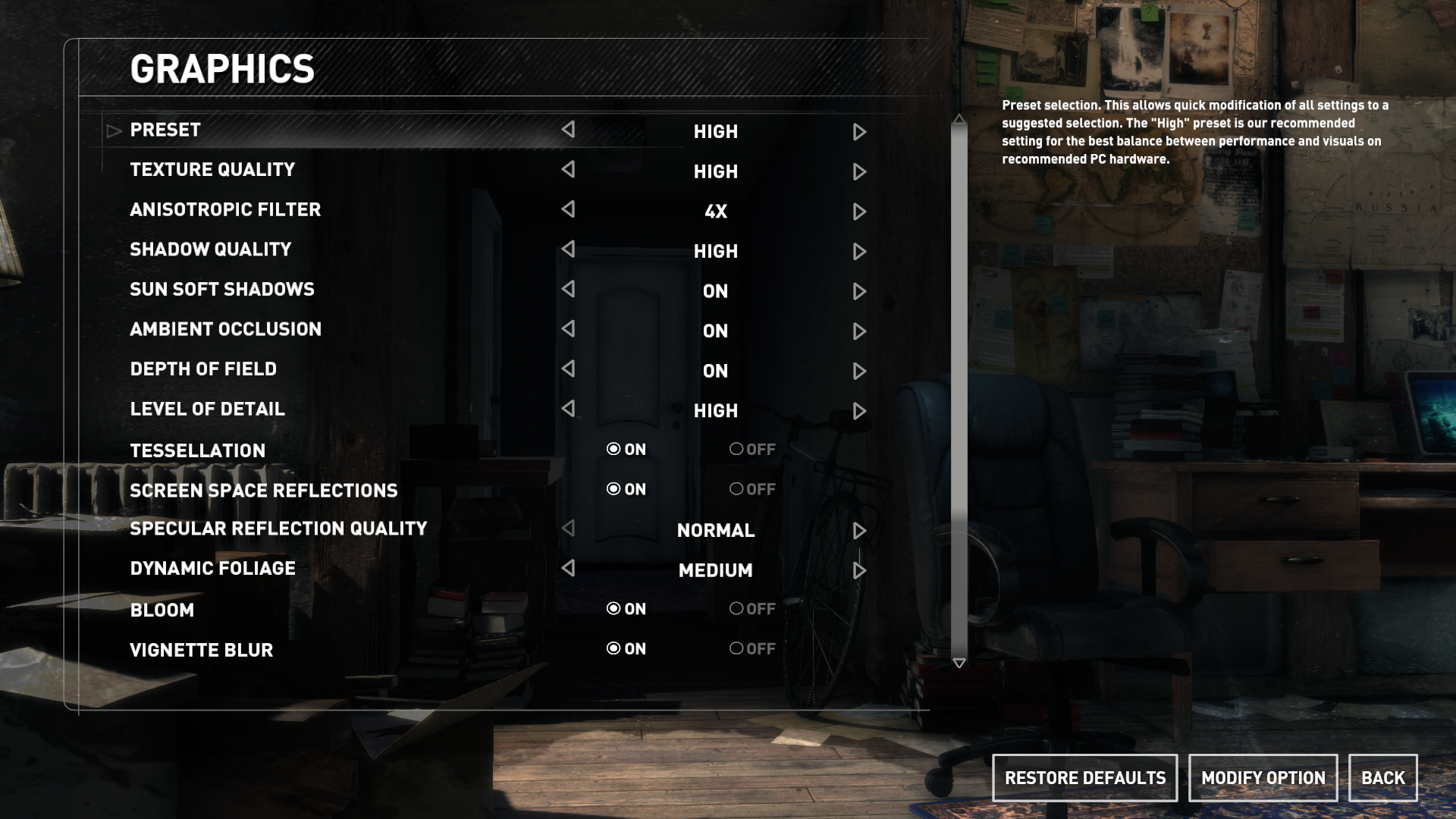Image resolution: width=1456 pixels, height=819 pixels.
Task: Click the Modify Option button
Action: pos(1263,778)
